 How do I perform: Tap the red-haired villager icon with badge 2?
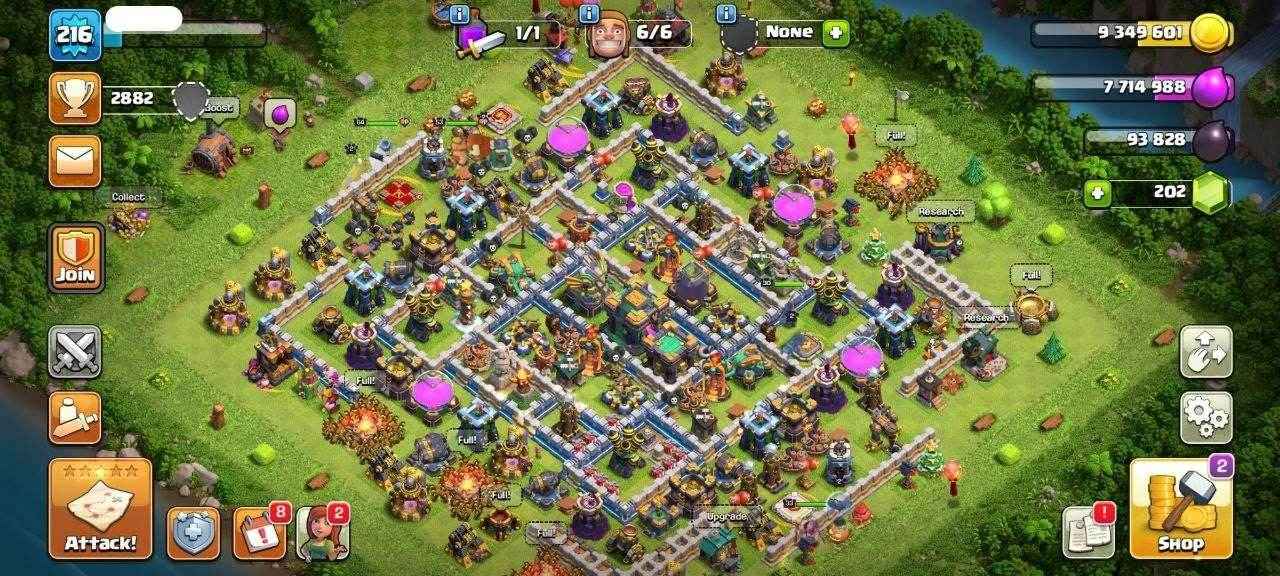[x=320, y=532]
